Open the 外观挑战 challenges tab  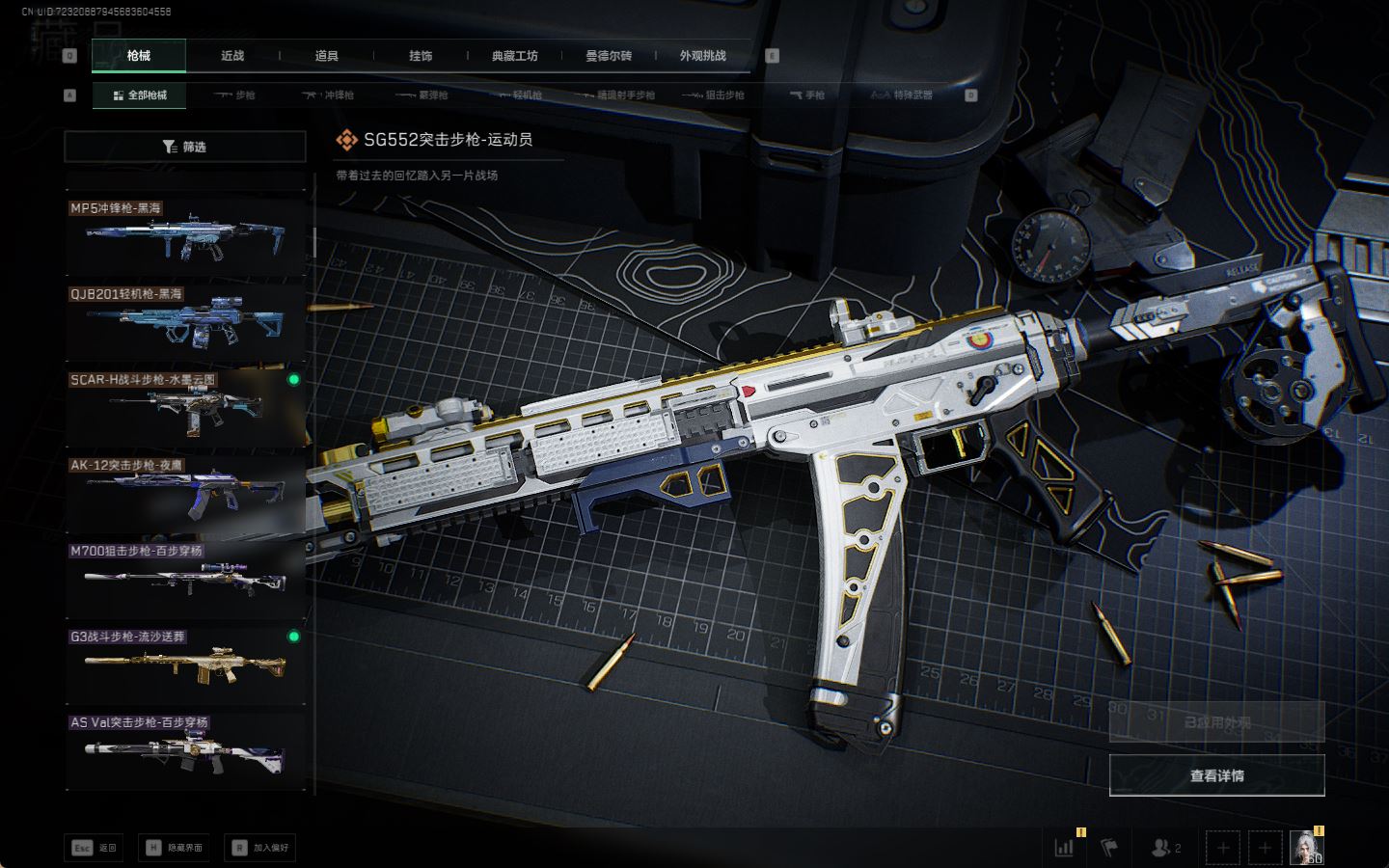click(702, 56)
